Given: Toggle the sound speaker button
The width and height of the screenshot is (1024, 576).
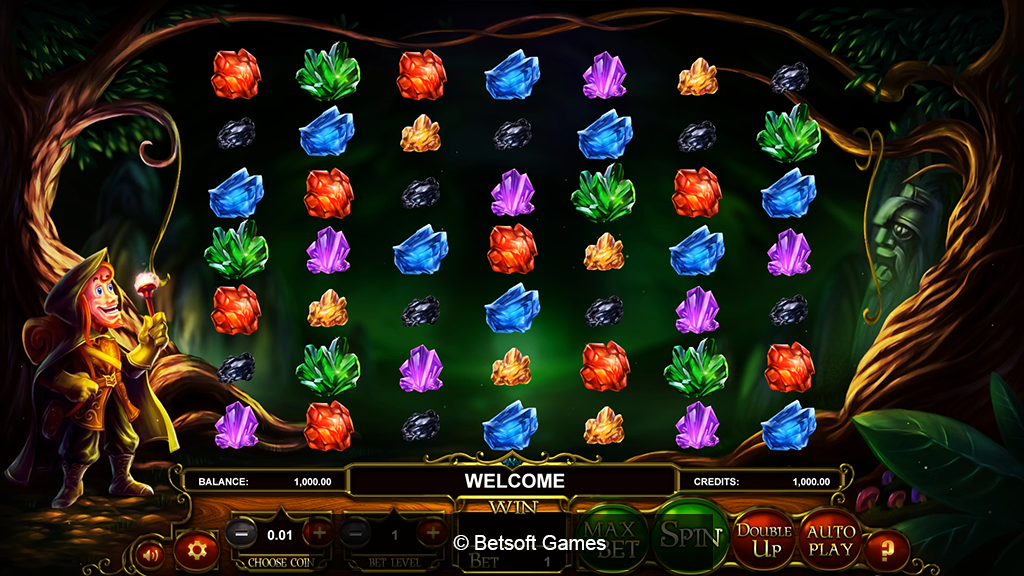Looking at the screenshot, I should coord(153,552).
